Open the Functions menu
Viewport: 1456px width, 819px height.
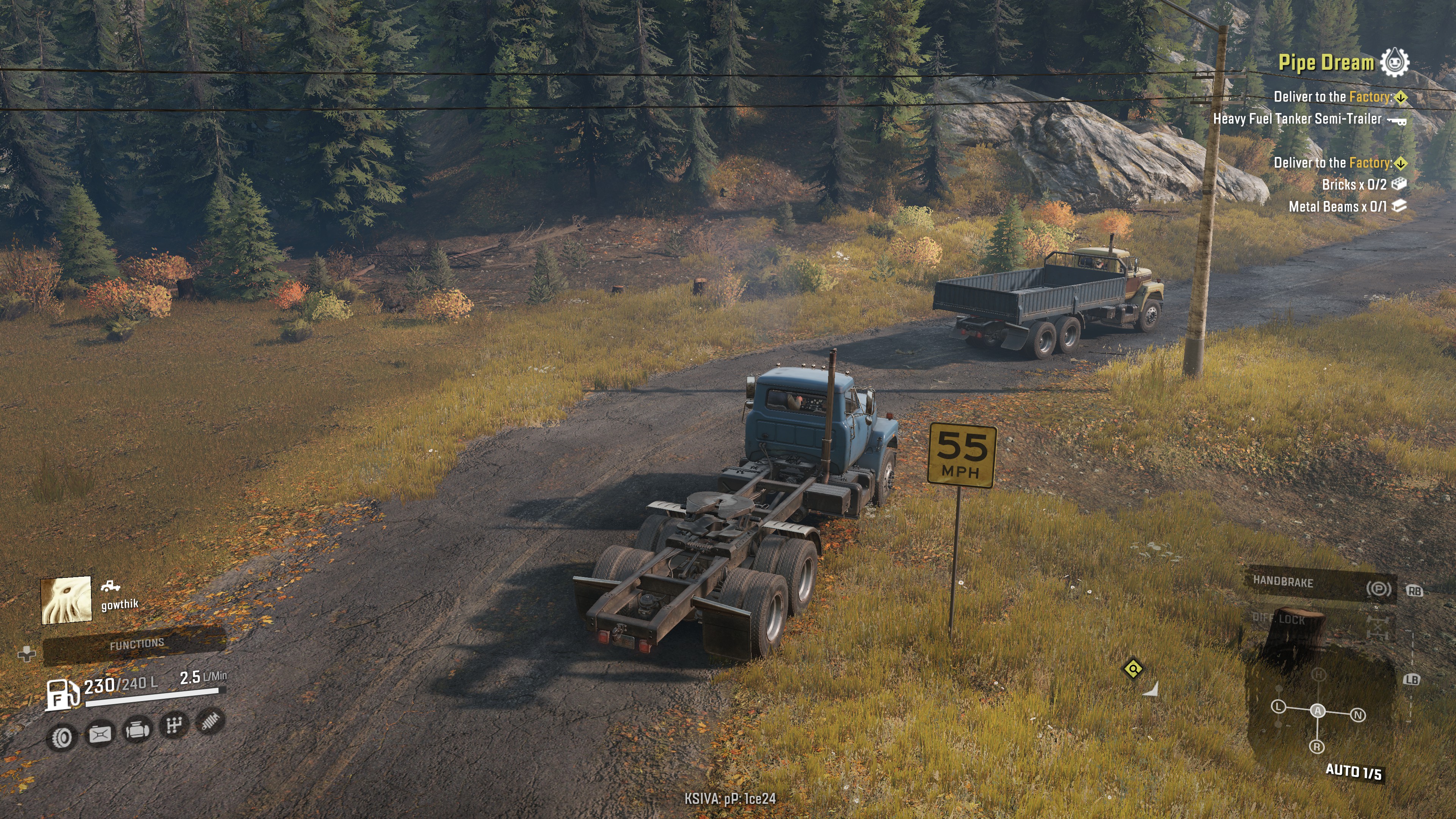click(136, 644)
